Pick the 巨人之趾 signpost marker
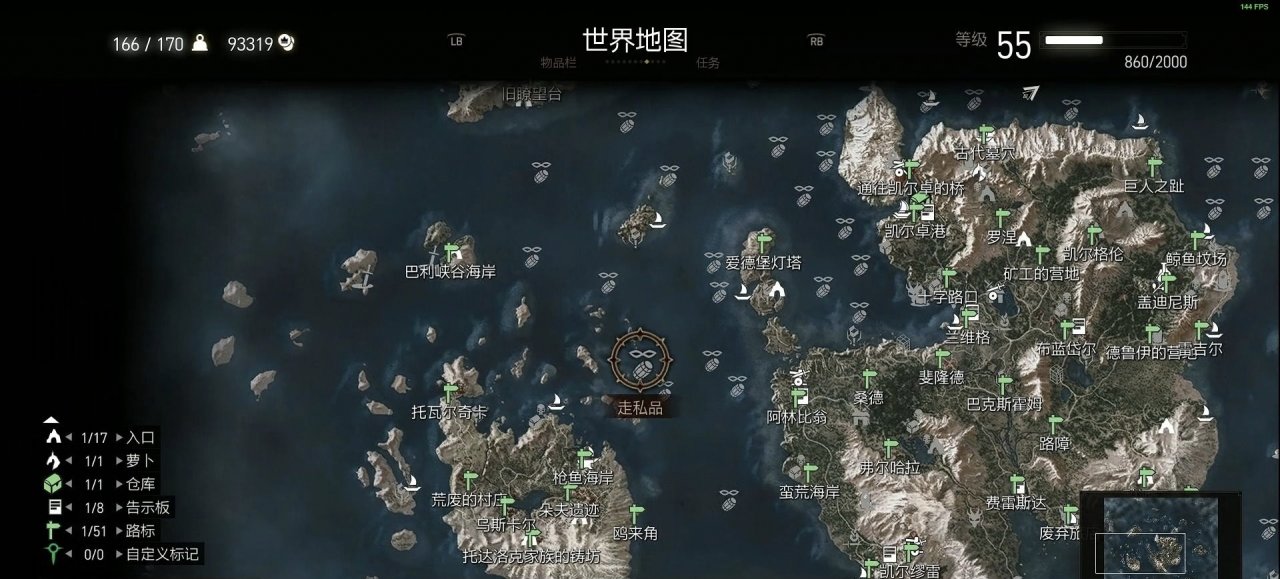The width and height of the screenshot is (1280, 579). 1155,166
